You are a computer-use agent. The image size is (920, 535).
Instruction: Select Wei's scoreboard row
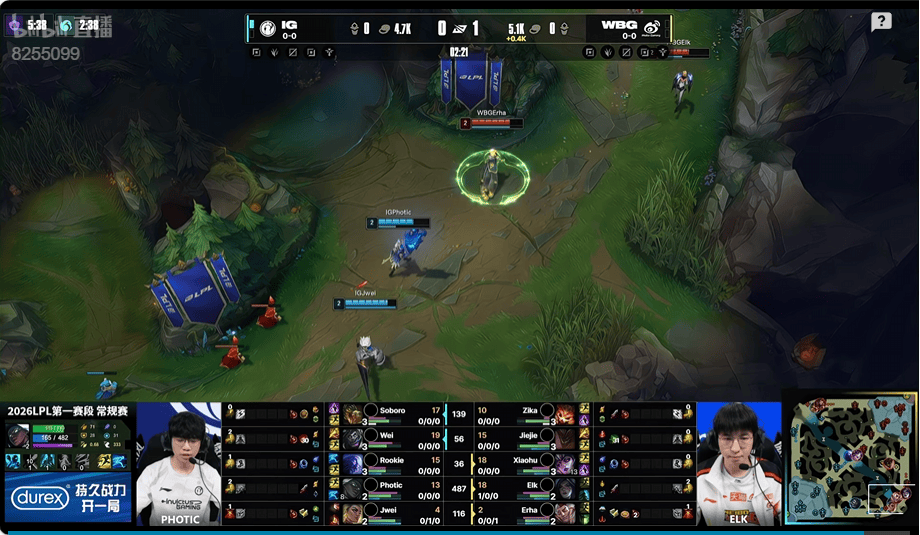(x=392, y=438)
